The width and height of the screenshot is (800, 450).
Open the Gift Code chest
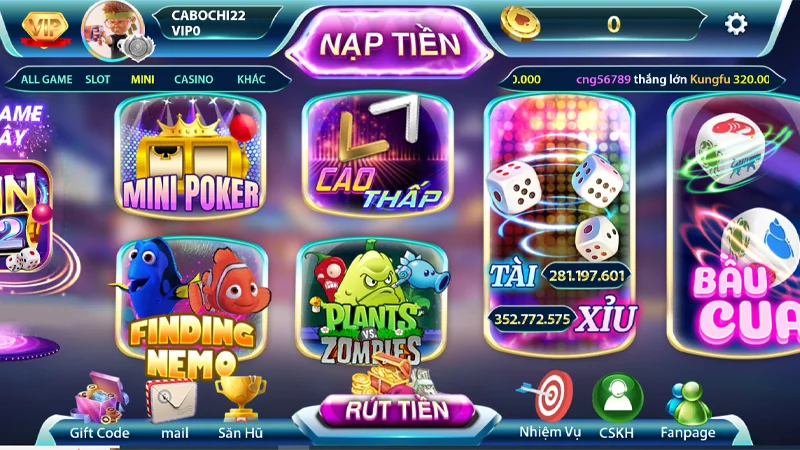click(x=99, y=403)
